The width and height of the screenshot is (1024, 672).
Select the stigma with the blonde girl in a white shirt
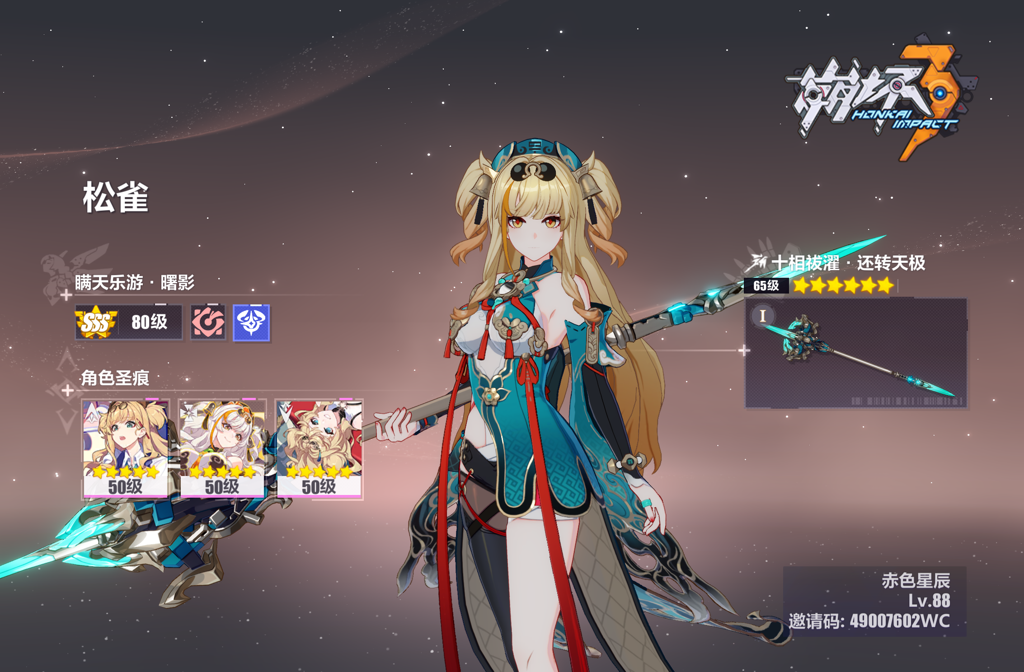(125, 449)
